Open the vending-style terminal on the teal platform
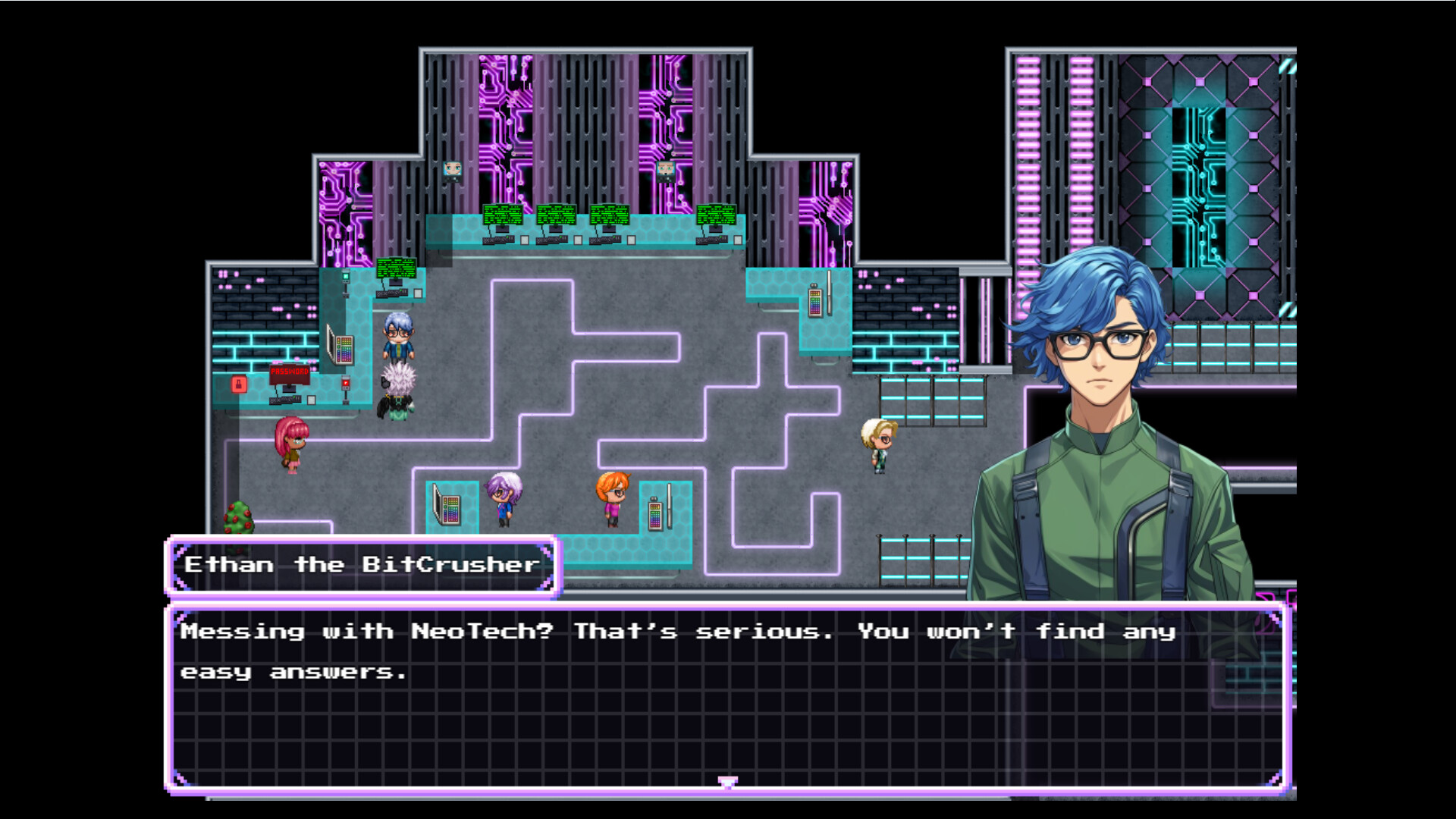This screenshot has height=819, width=1456. [x=817, y=302]
